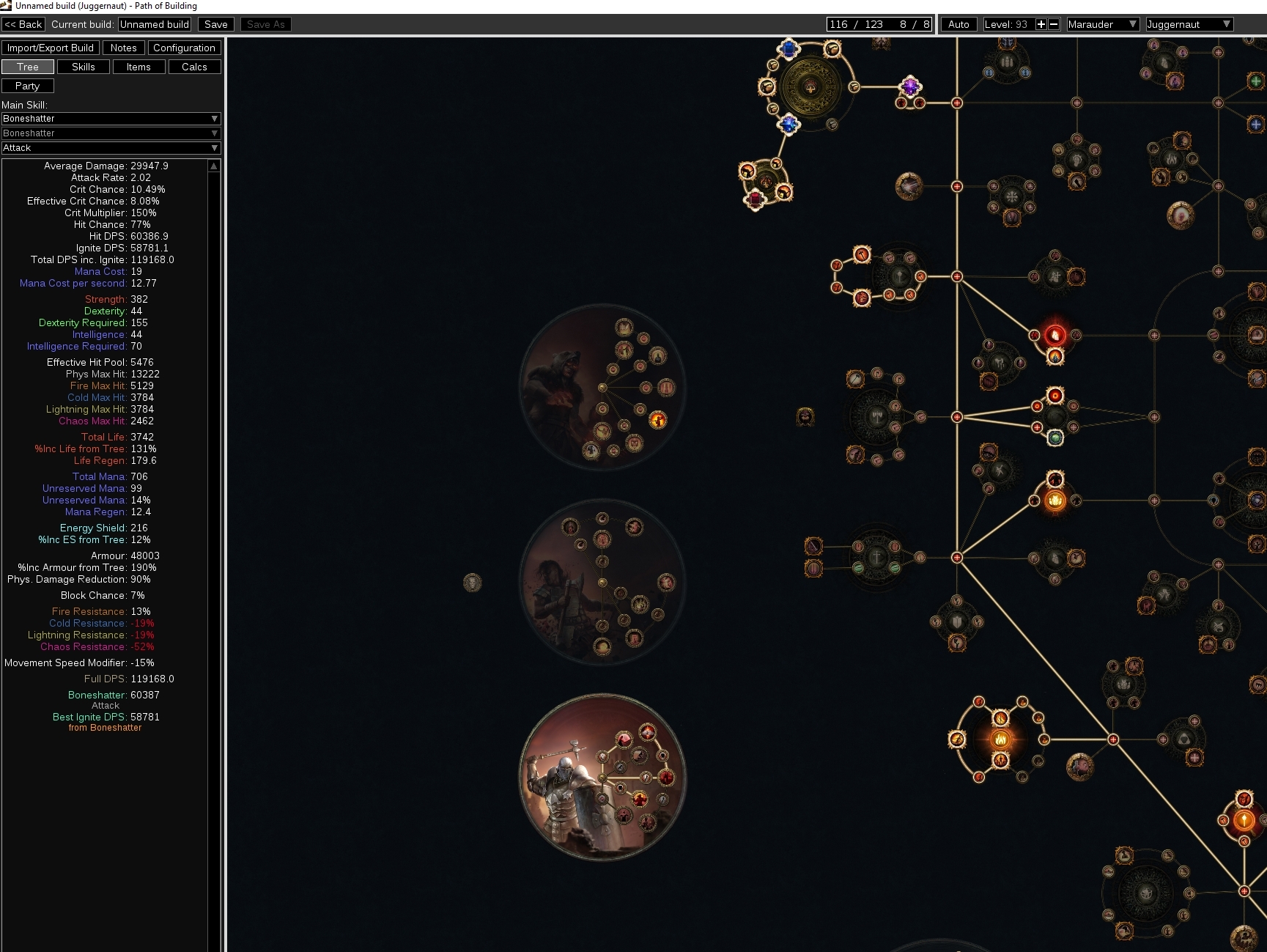Click the blue gem socket on the large cluster
Viewport: 1267px width, 952px height.
coord(789,48)
